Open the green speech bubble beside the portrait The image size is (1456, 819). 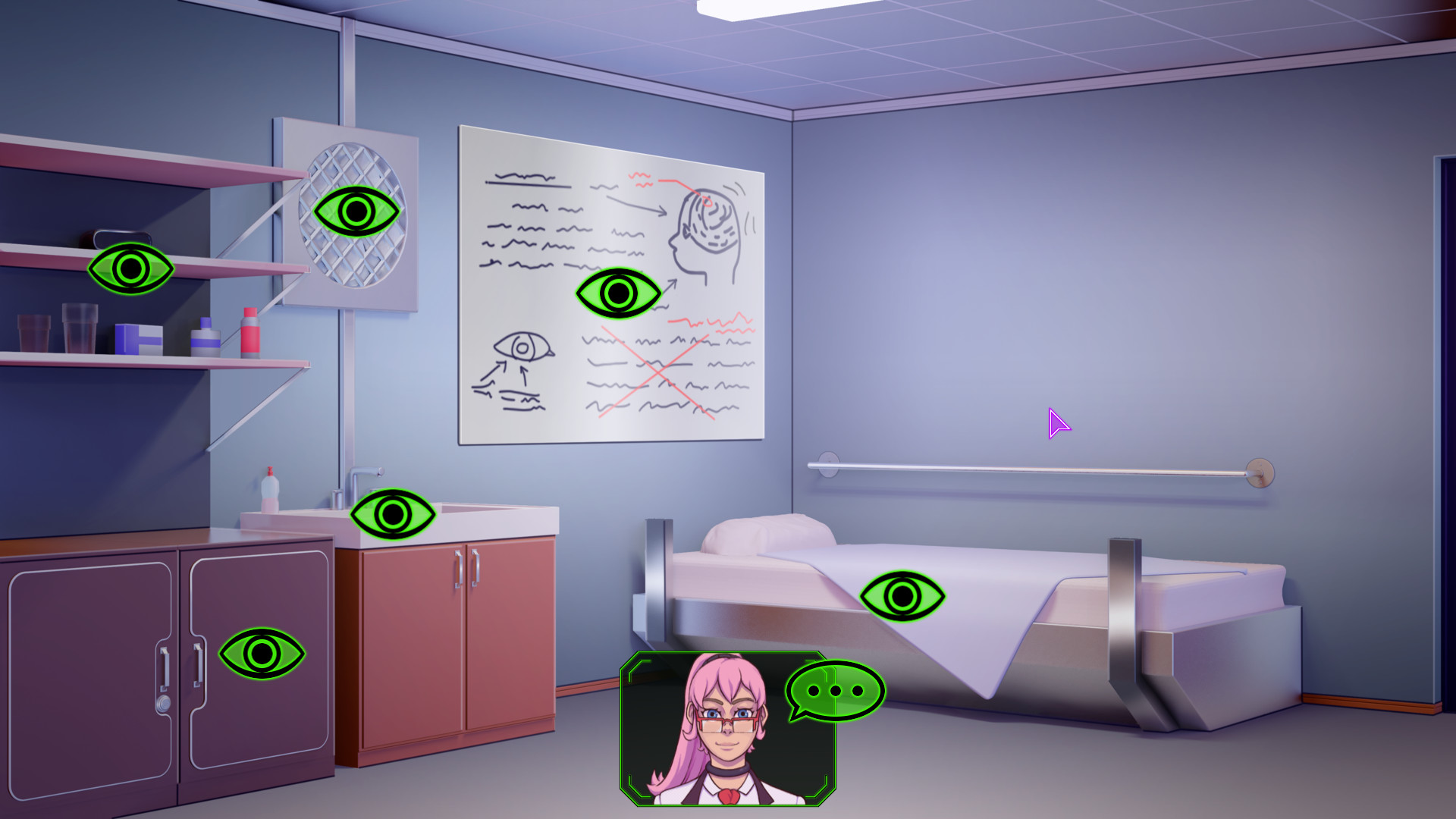[833, 691]
